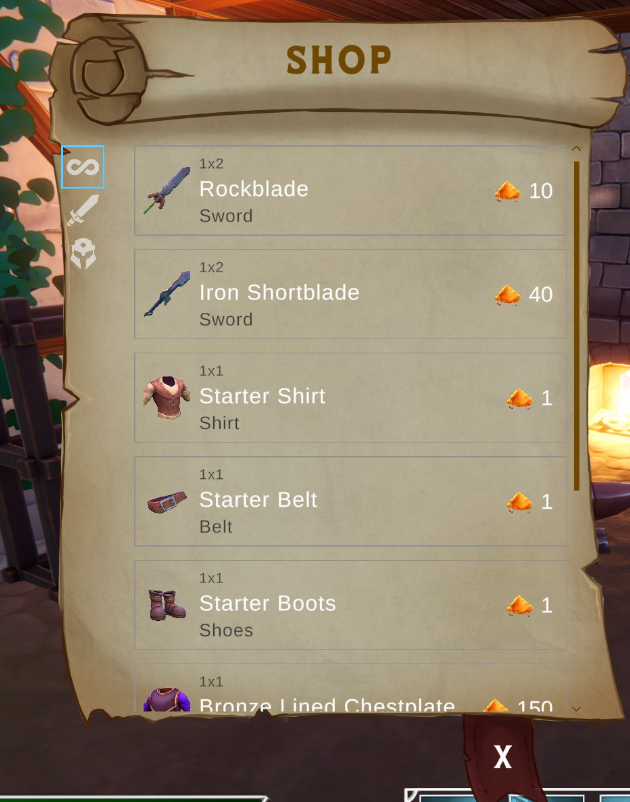Viewport: 630px width, 802px height.
Task: Click the shop list scroll-up arrow
Action: tap(576, 150)
